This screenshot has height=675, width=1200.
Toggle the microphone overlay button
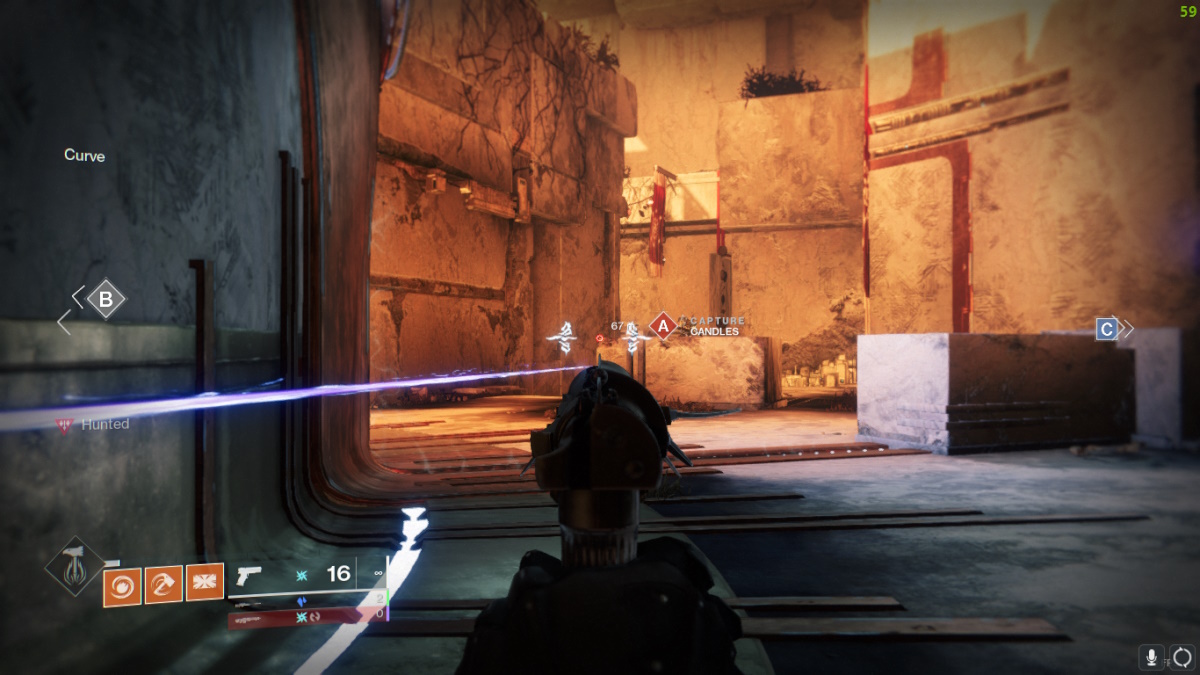[1152, 657]
